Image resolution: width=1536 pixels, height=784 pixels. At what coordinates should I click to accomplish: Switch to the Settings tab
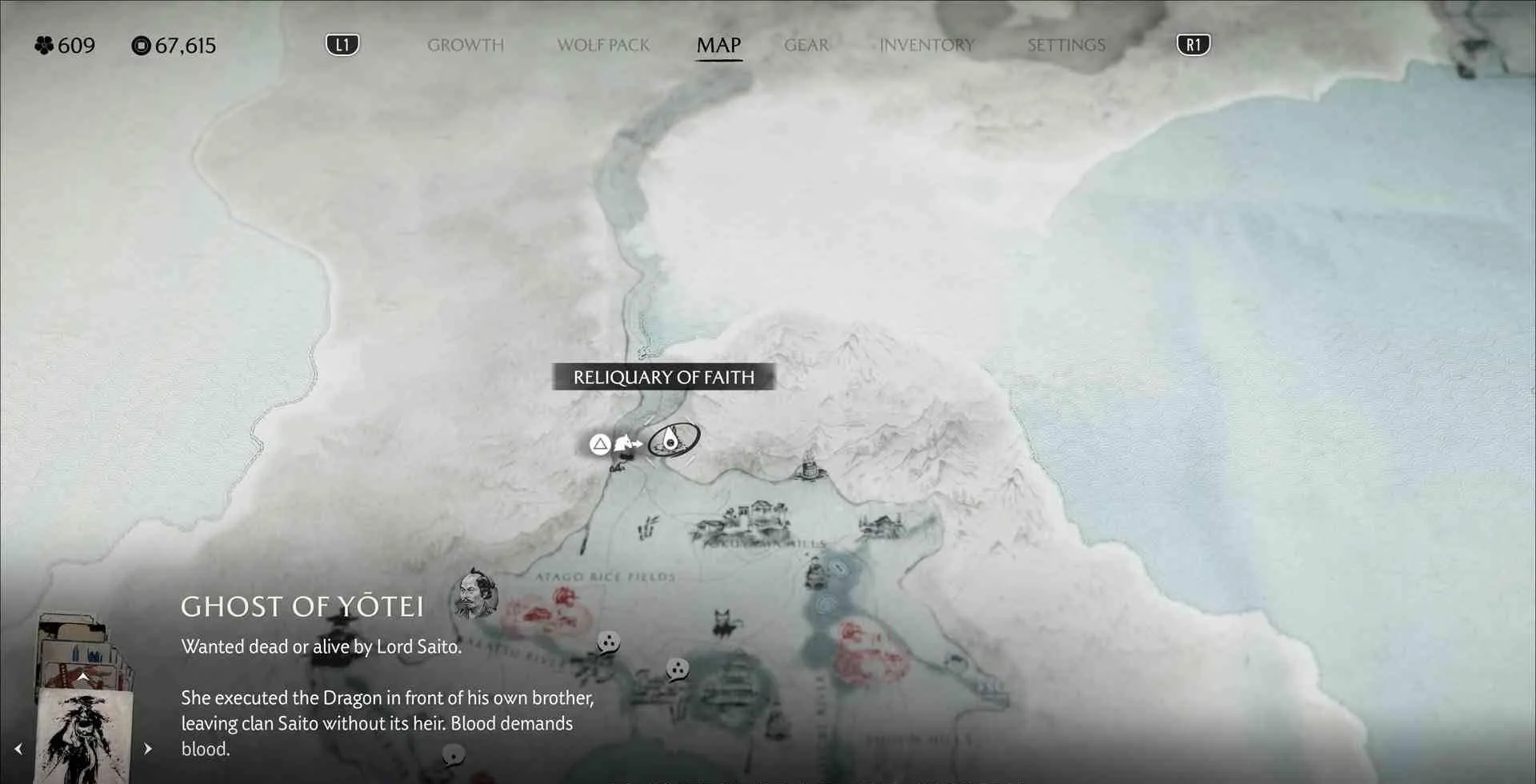click(x=1066, y=45)
